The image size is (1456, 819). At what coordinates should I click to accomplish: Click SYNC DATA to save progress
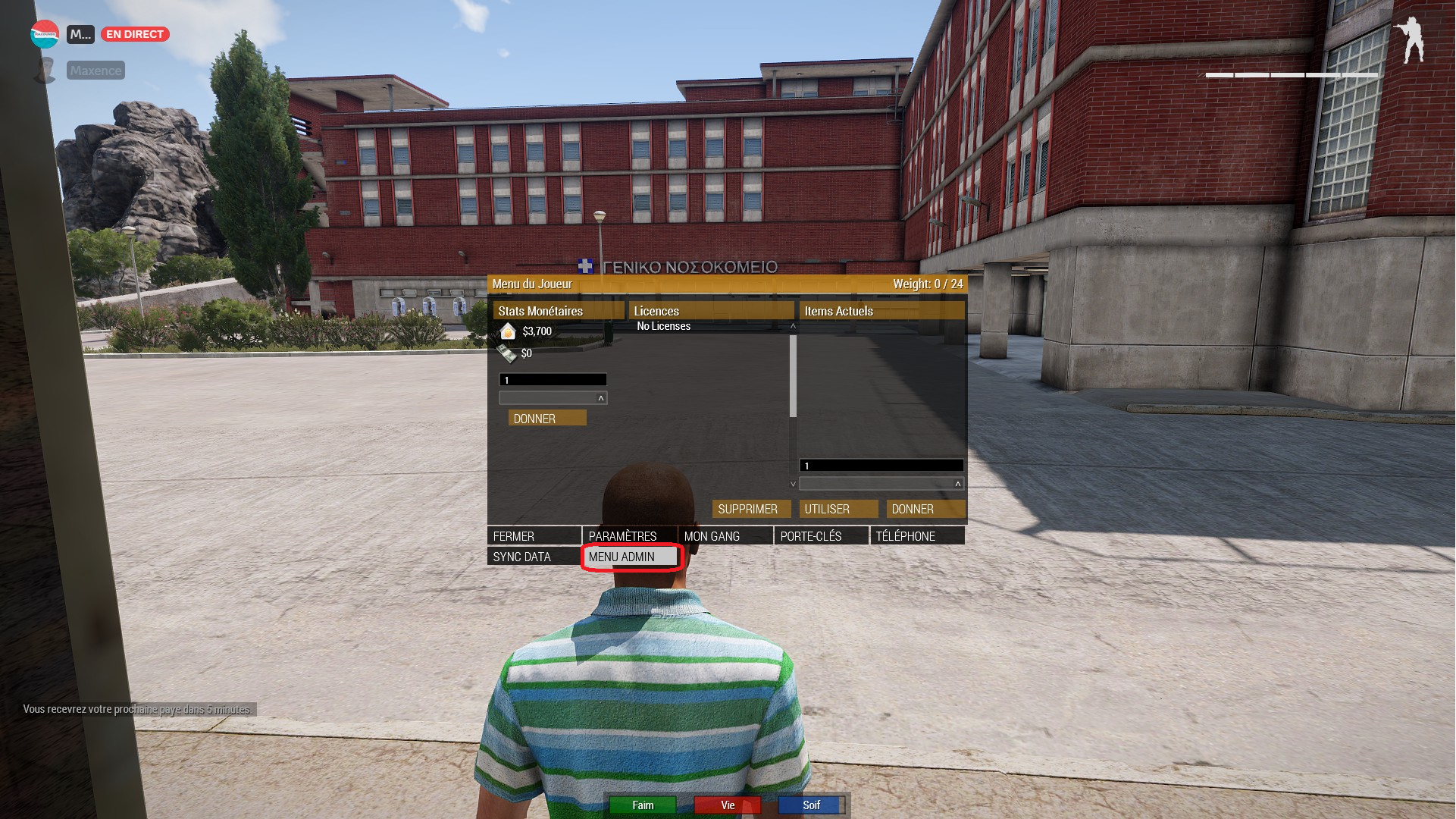click(534, 557)
